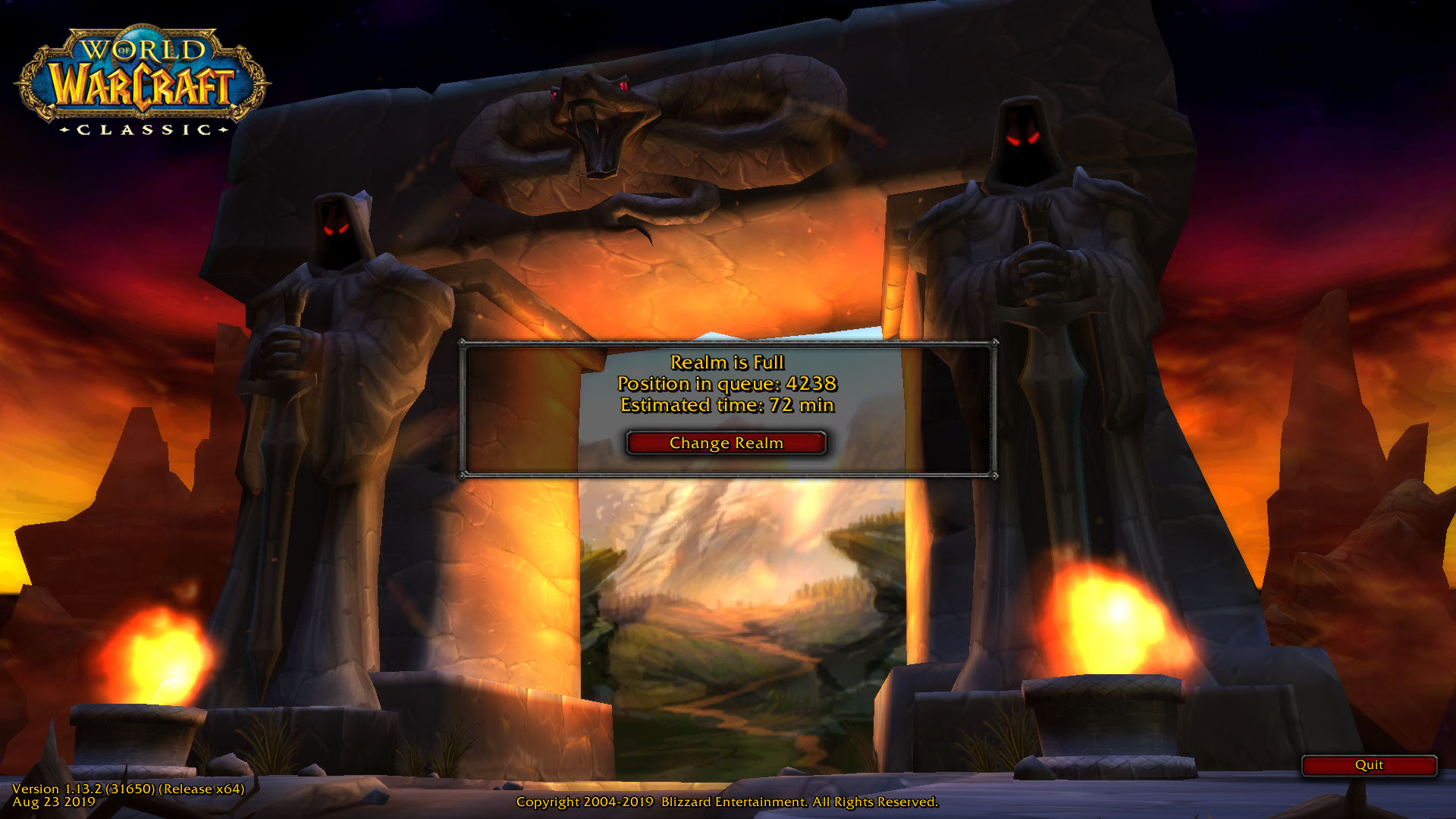Screen dimensions: 1456x819
Task: Select the Aug 23 2019 build date
Action: click(53, 802)
